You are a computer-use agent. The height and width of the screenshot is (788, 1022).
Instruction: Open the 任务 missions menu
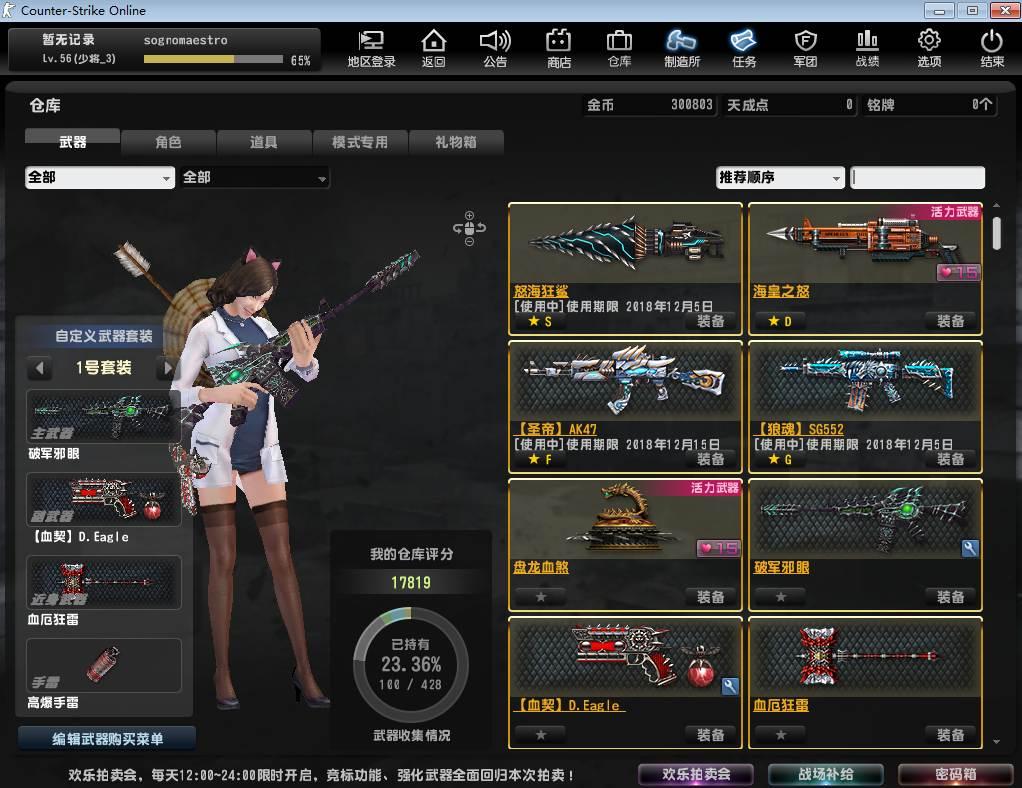[x=743, y=47]
